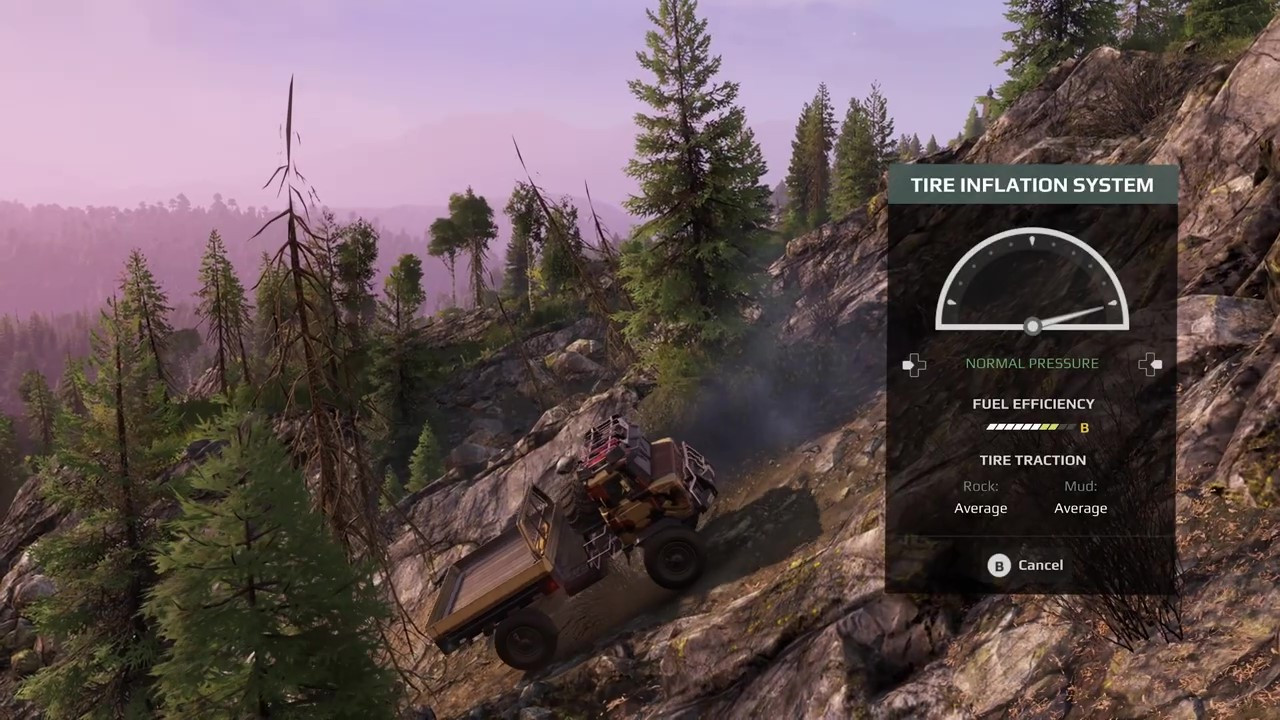Click the tire pressure gauge dial
Image resolution: width=1280 pixels, height=720 pixels.
[x=1032, y=282]
